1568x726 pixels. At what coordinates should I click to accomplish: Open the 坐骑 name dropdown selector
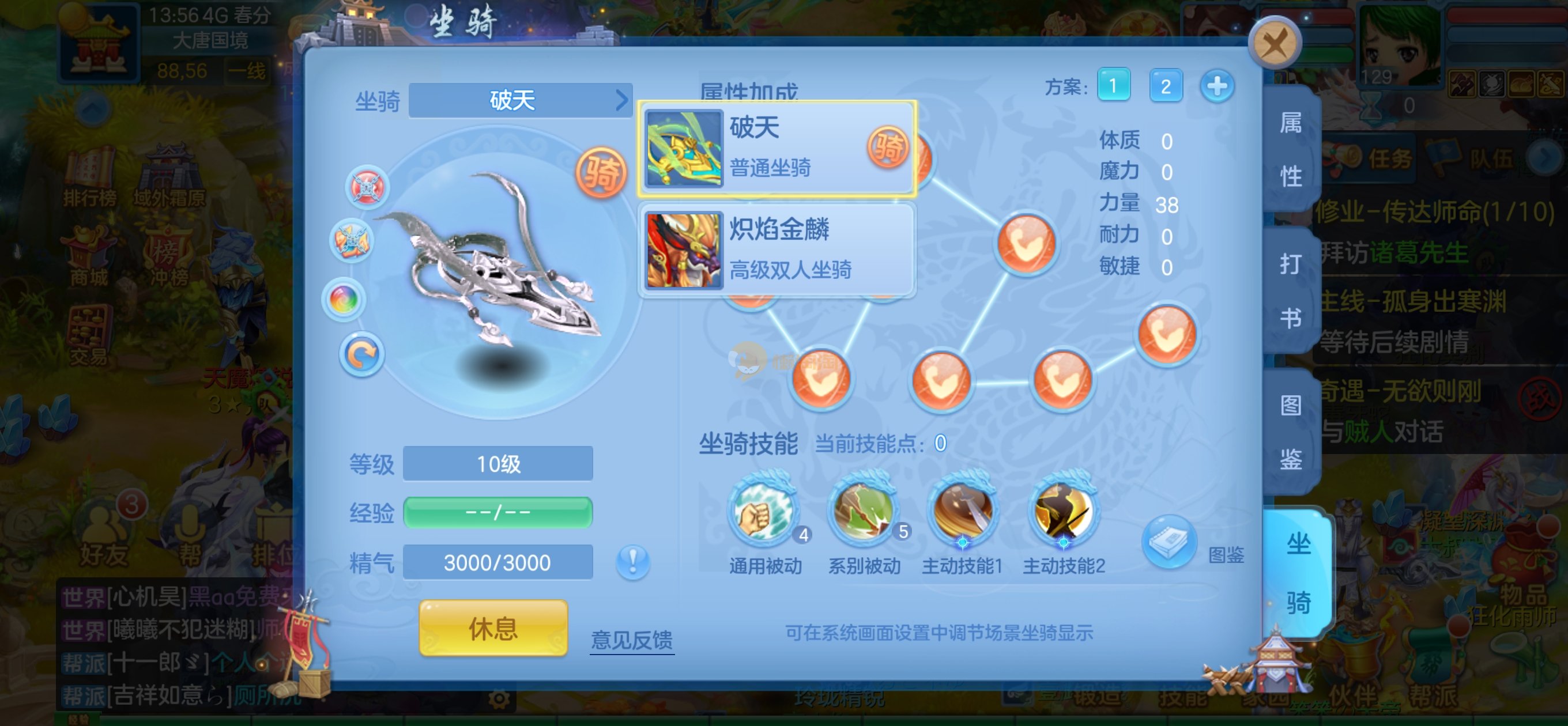[x=521, y=100]
